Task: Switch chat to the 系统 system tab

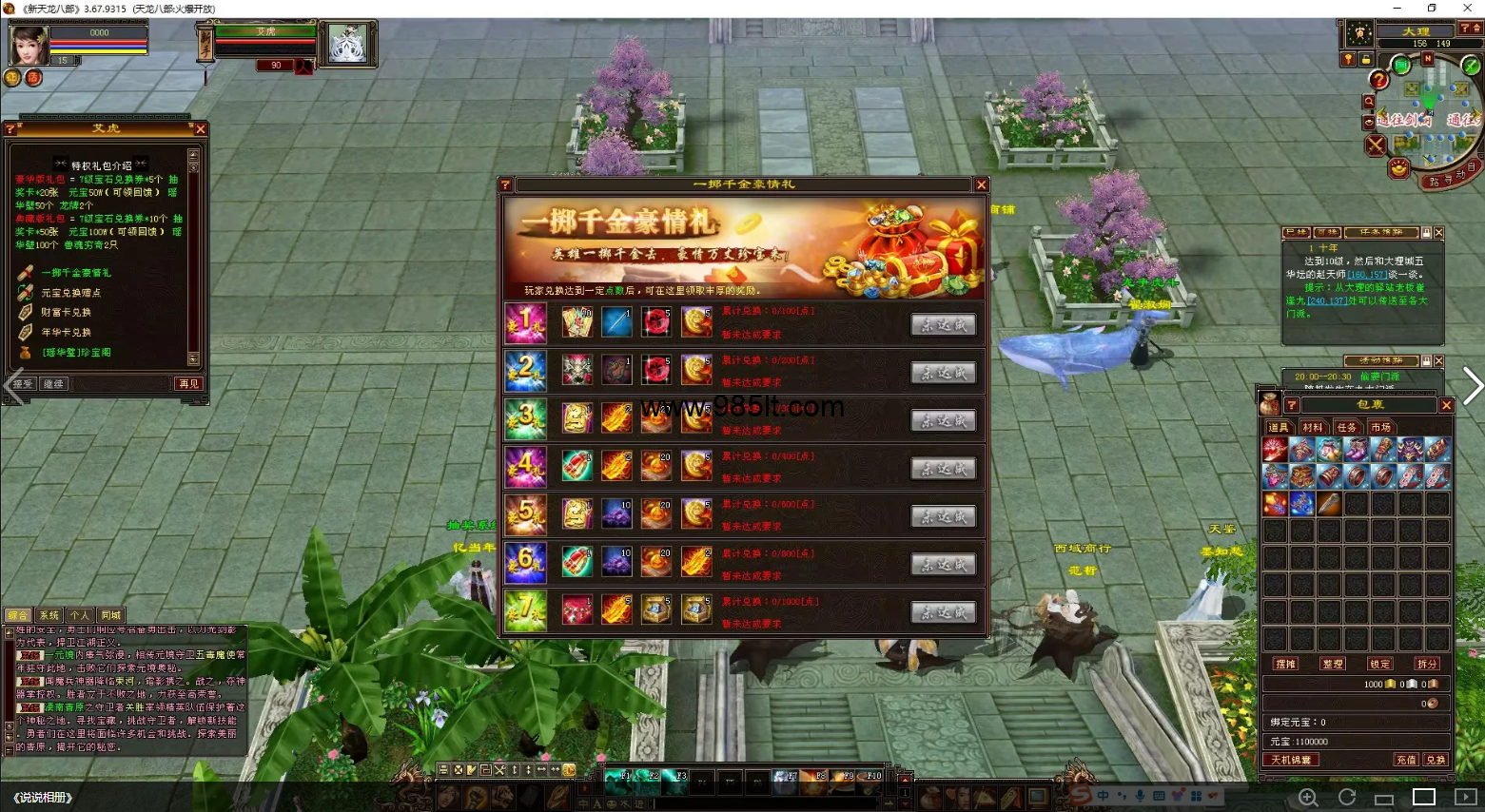Action: pyautogui.click(x=49, y=615)
